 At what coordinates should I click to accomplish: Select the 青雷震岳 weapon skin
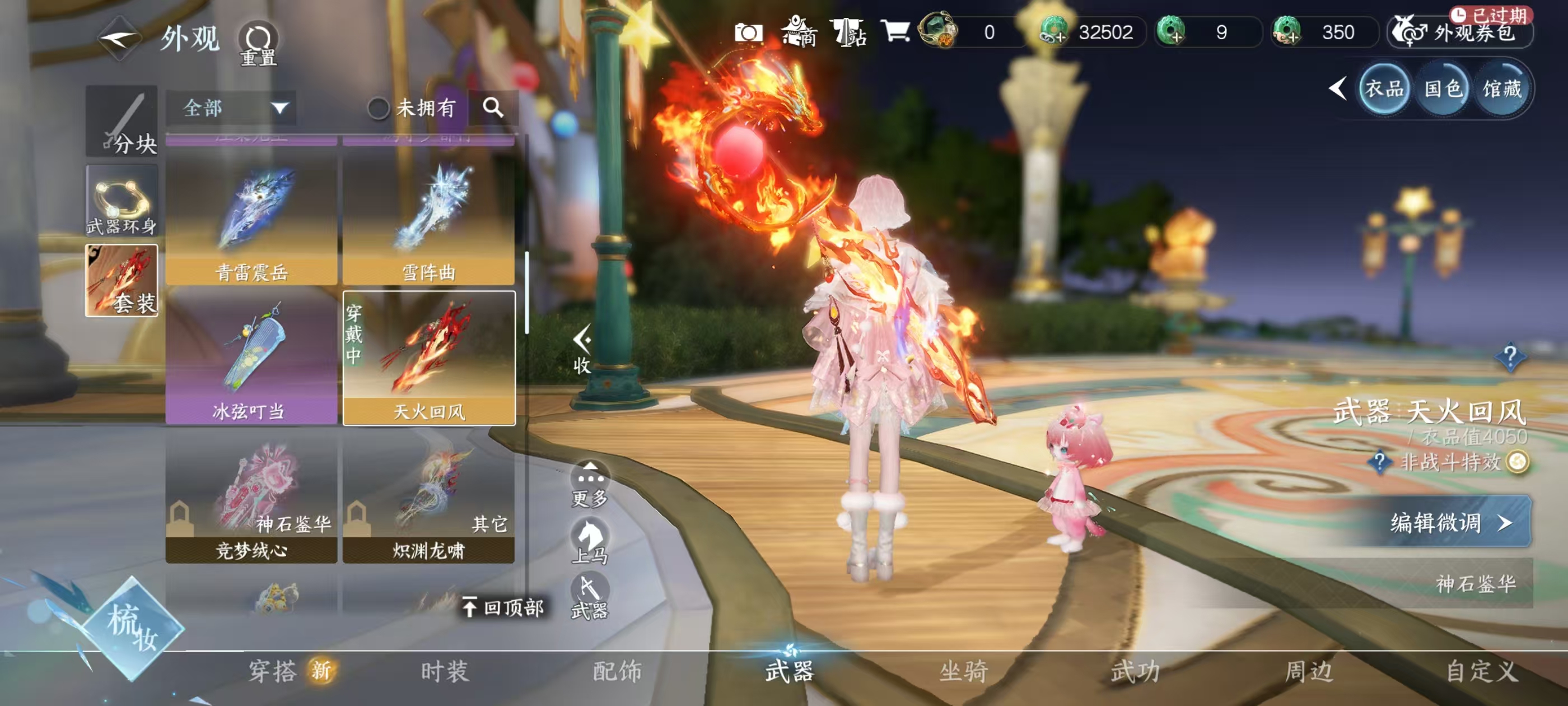tap(251, 219)
